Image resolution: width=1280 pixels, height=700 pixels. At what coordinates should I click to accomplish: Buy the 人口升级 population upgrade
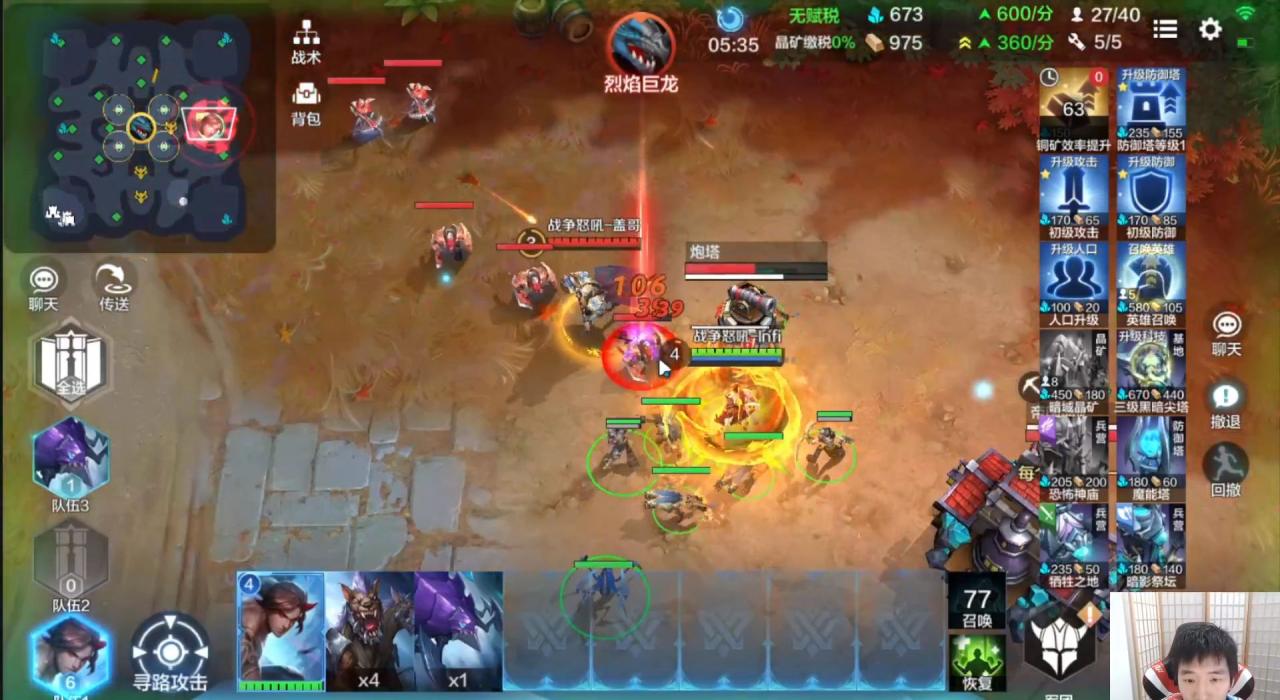click(1074, 284)
